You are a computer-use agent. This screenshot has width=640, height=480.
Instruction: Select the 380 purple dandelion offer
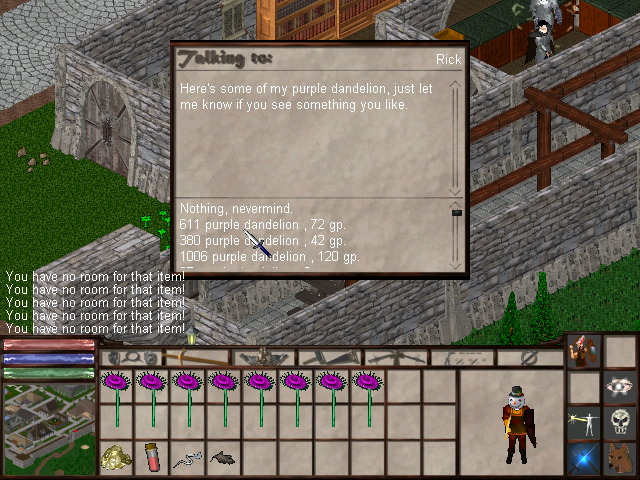pos(263,240)
